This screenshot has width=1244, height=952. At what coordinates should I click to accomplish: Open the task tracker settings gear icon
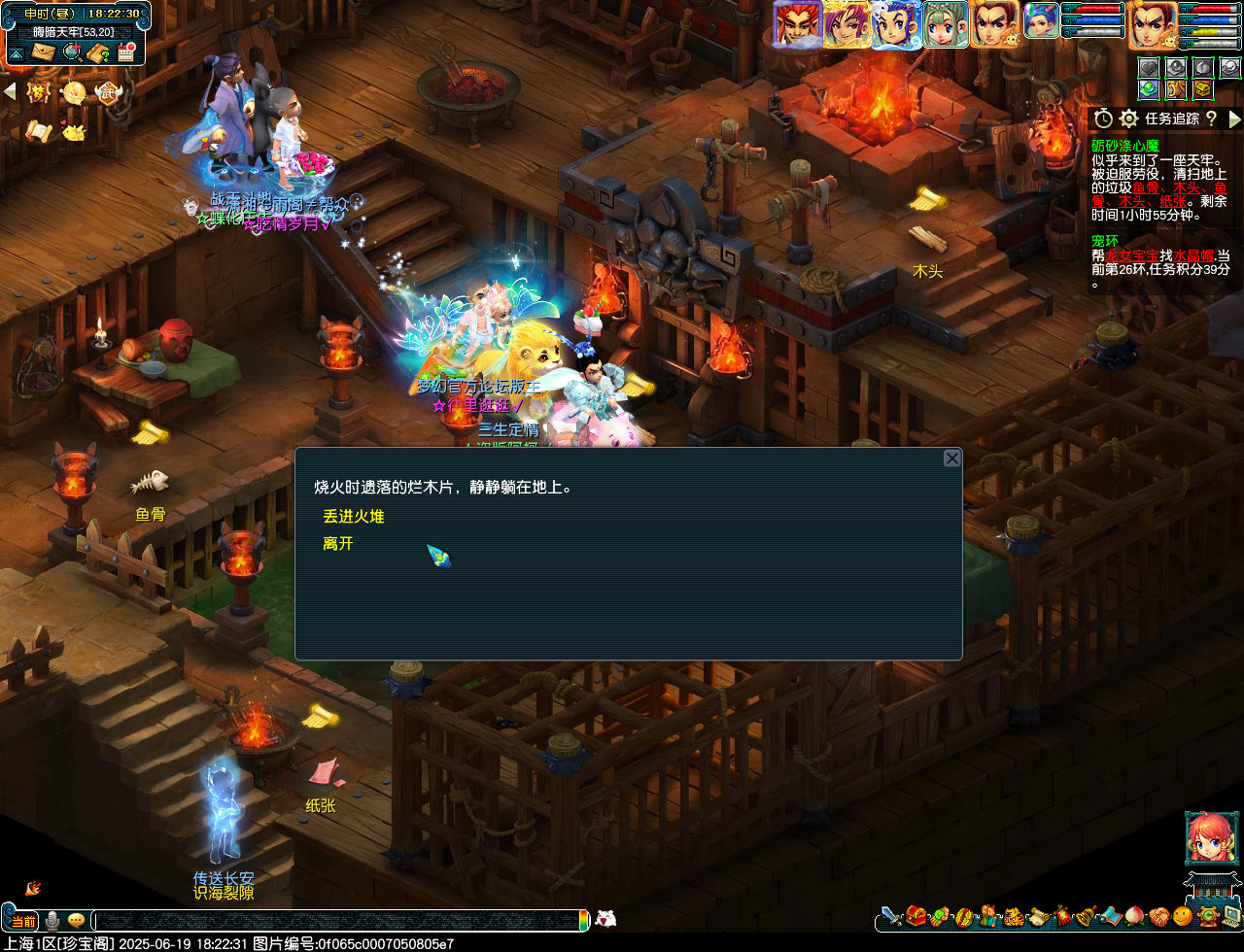coord(1127,119)
